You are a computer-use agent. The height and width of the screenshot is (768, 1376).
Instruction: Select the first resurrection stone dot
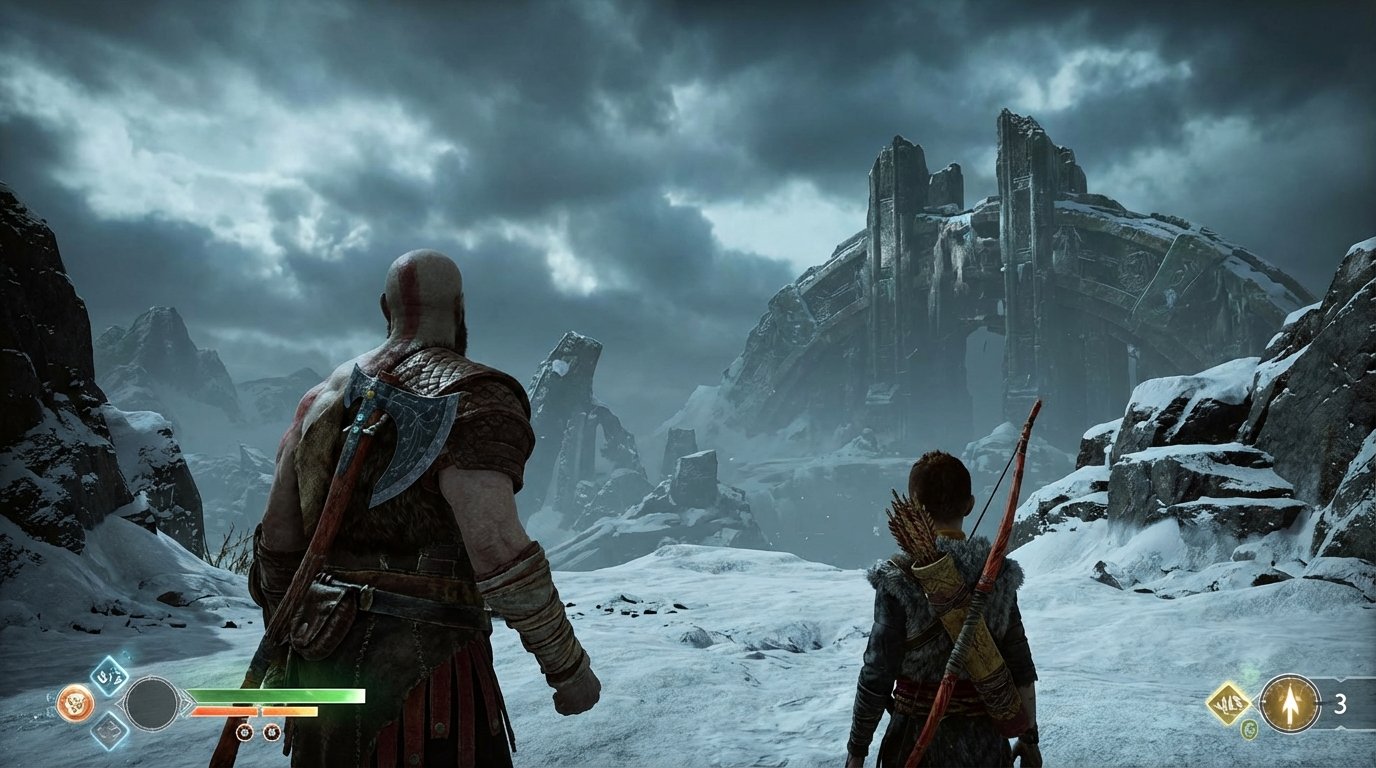point(245,732)
